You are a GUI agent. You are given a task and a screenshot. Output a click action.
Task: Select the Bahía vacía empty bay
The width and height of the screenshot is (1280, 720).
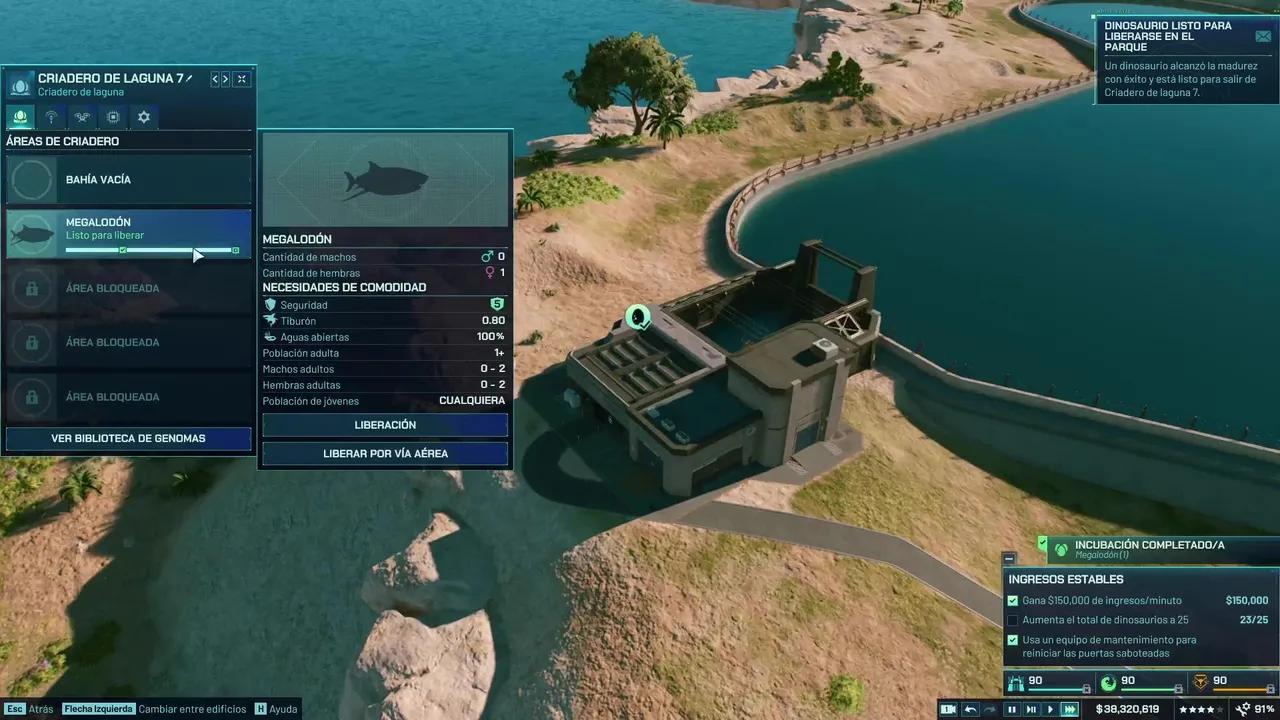click(x=128, y=180)
